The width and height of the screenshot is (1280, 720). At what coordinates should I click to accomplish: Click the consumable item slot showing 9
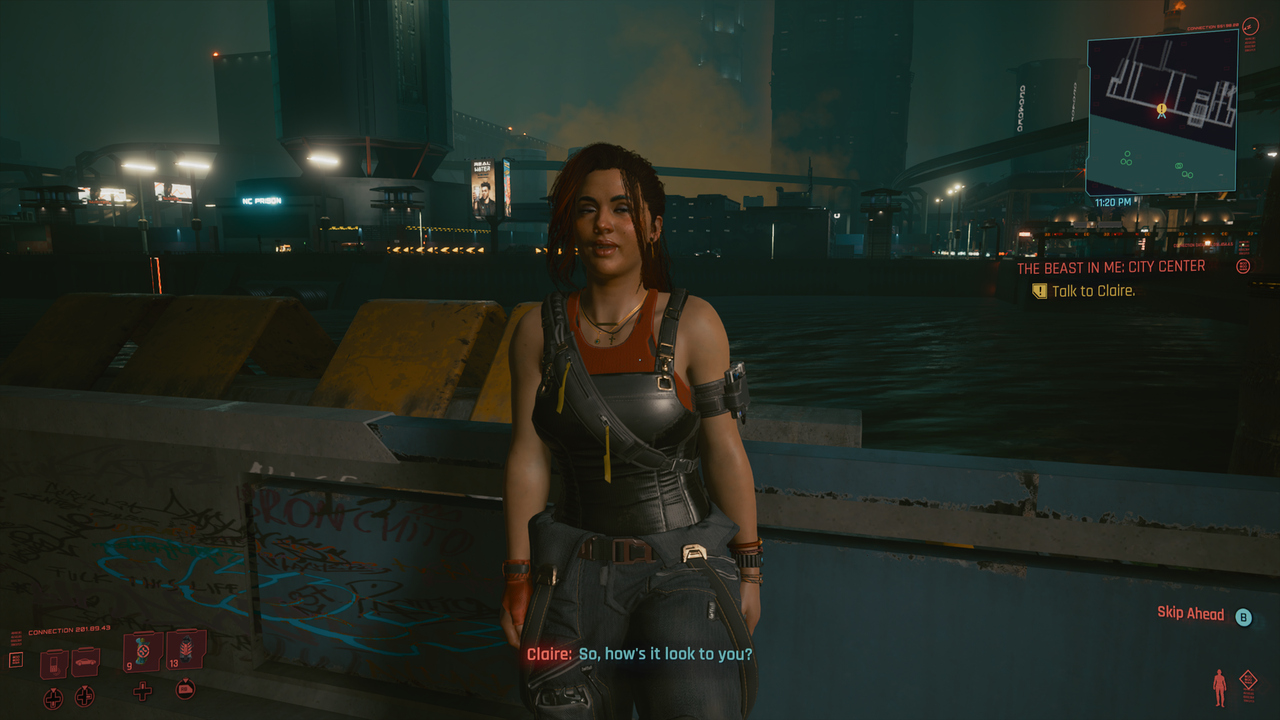[x=141, y=651]
